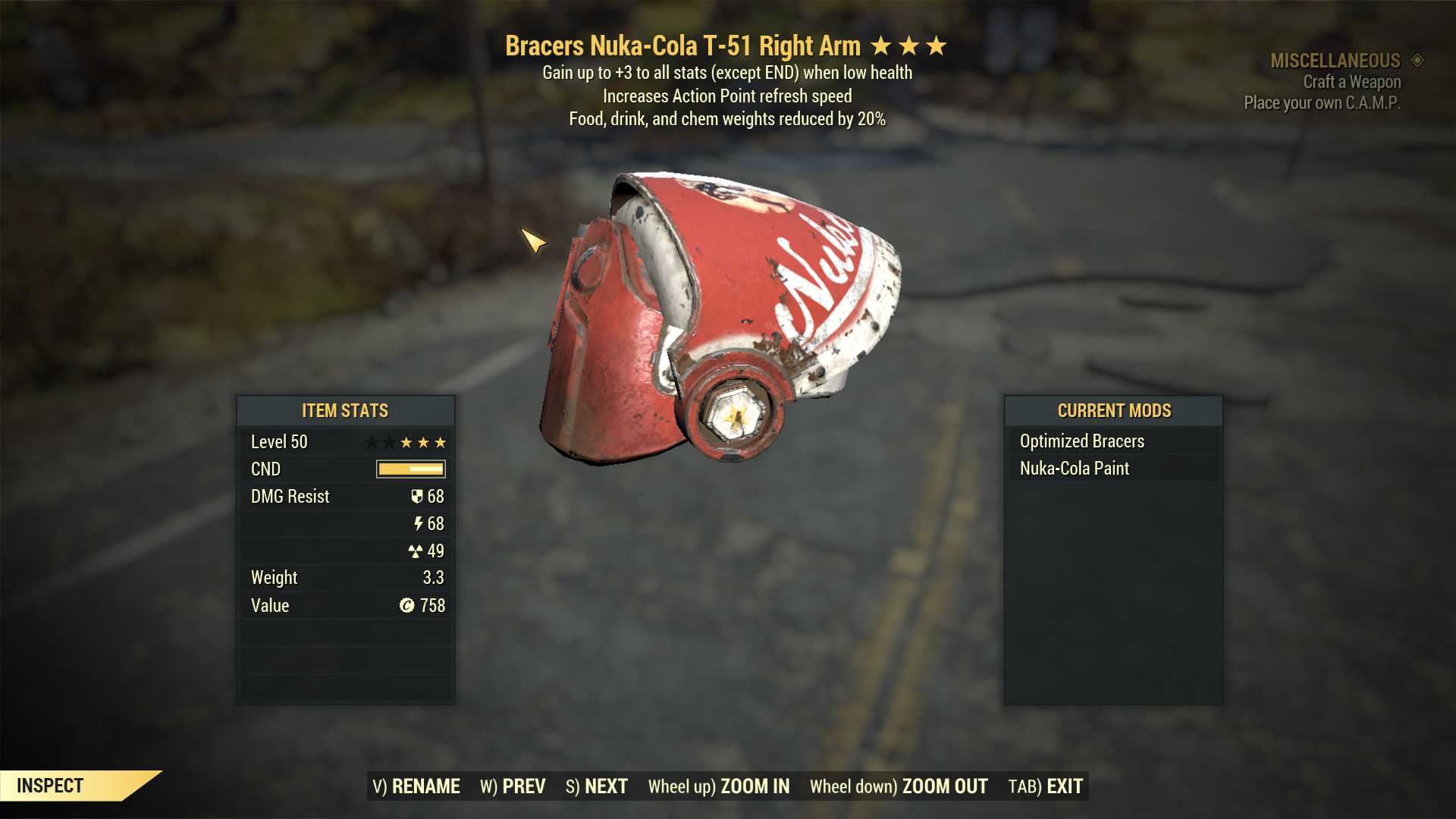Go to the PREV item
Viewport: 1456px width, 819px height.
click(x=513, y=786)
